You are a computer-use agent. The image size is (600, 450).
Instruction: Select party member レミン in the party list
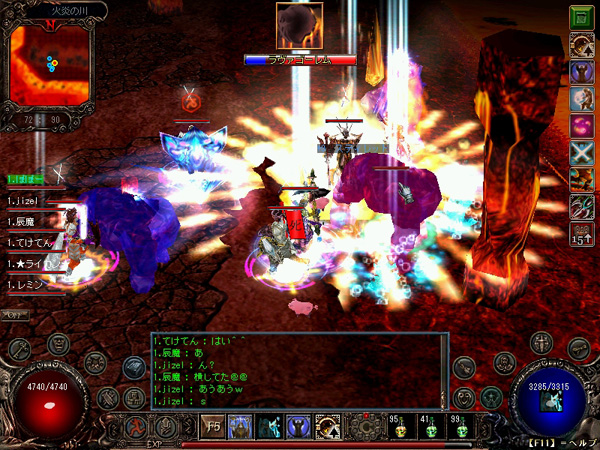[28, 286]
